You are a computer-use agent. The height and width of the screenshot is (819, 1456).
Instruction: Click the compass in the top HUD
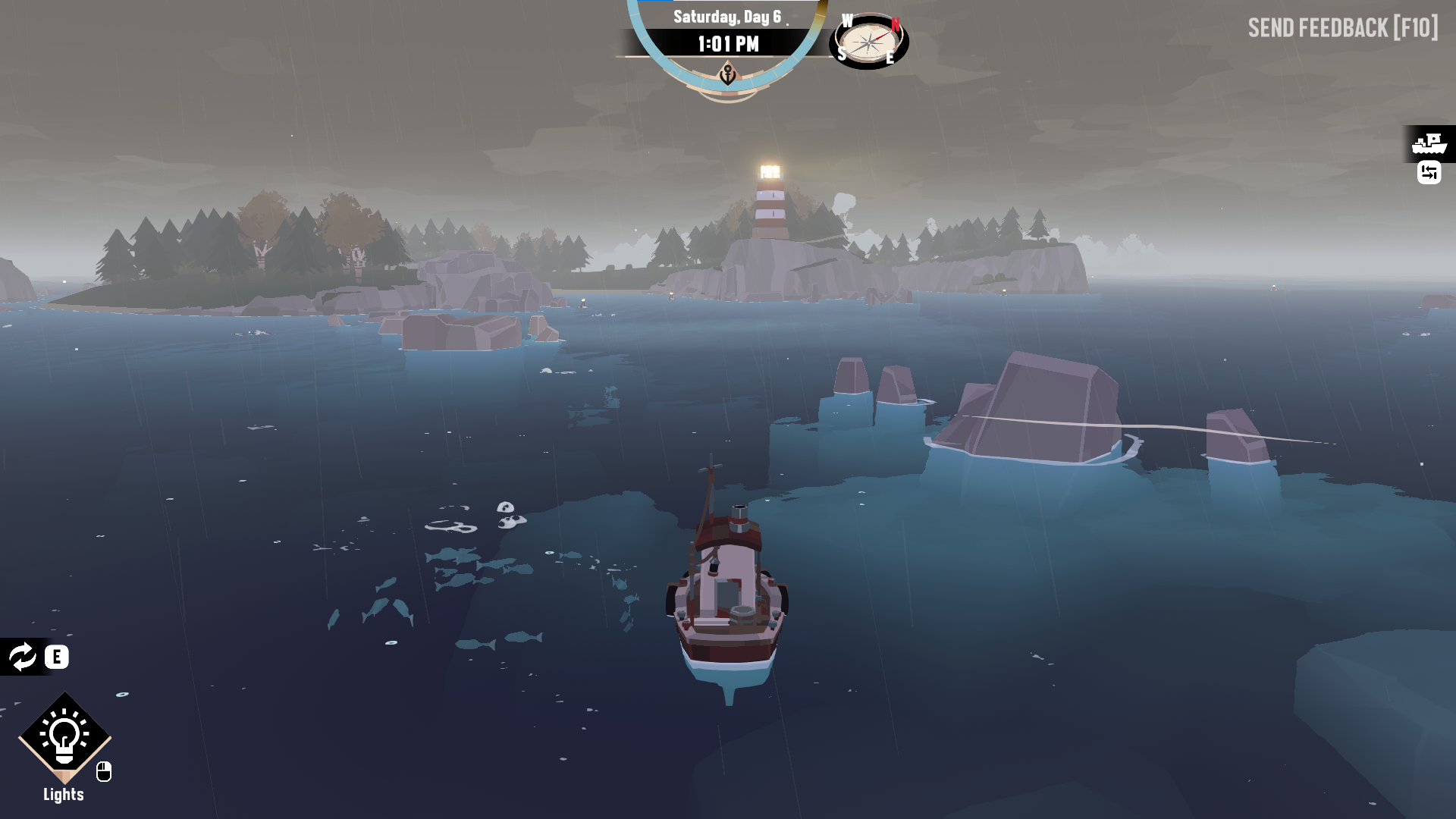(x=869, y=42)
